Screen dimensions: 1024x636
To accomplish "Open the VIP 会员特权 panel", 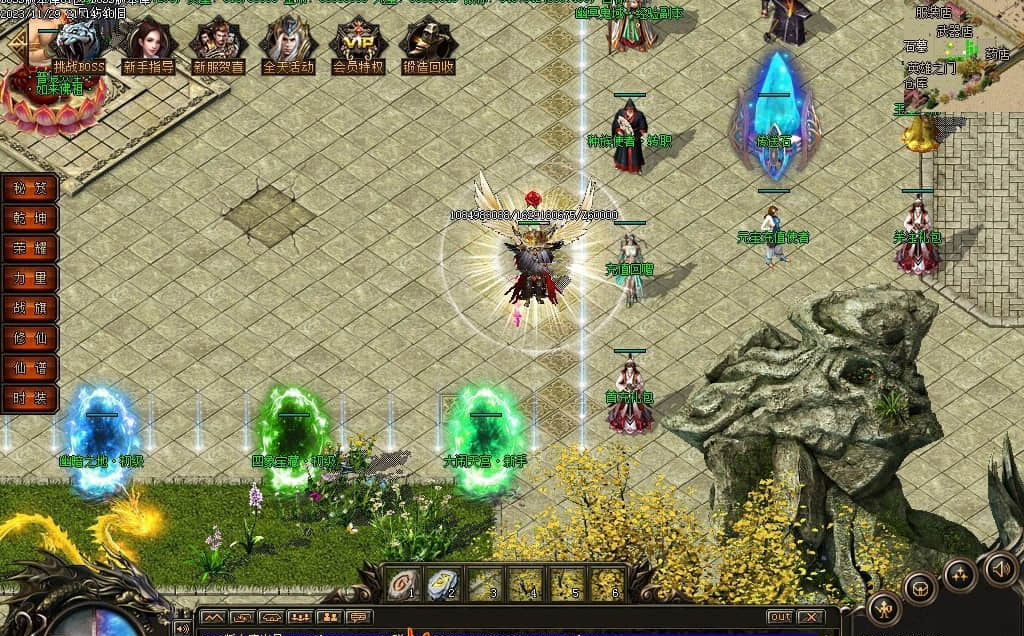I will click(x=358, y=44).
